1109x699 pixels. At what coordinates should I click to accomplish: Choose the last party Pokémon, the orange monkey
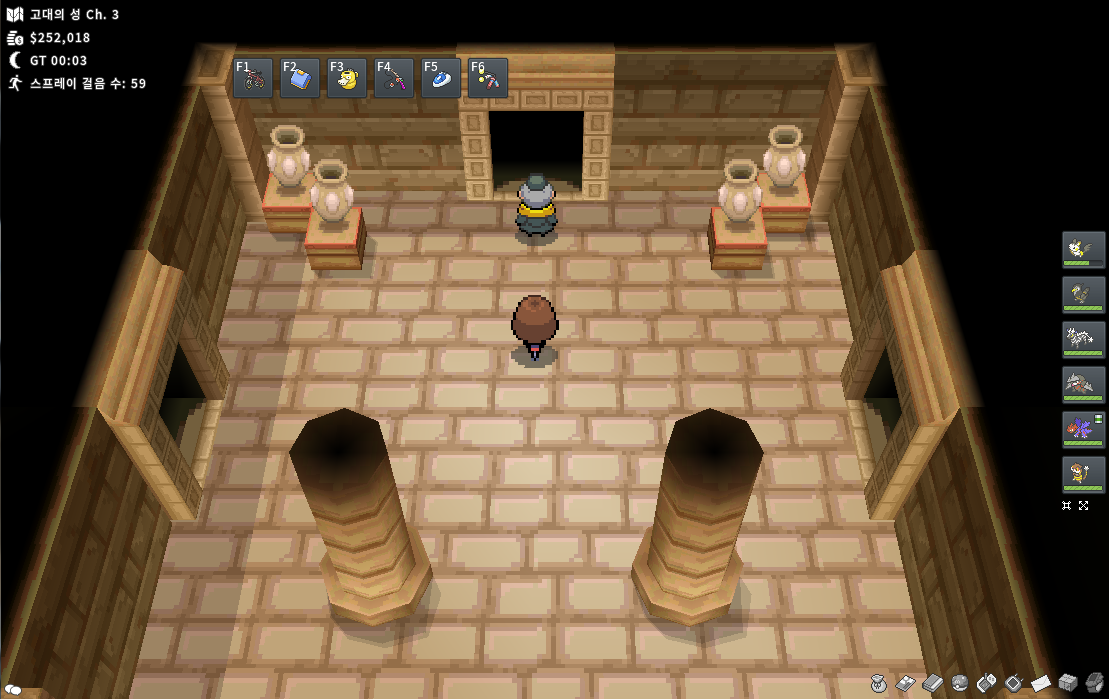1083,474
